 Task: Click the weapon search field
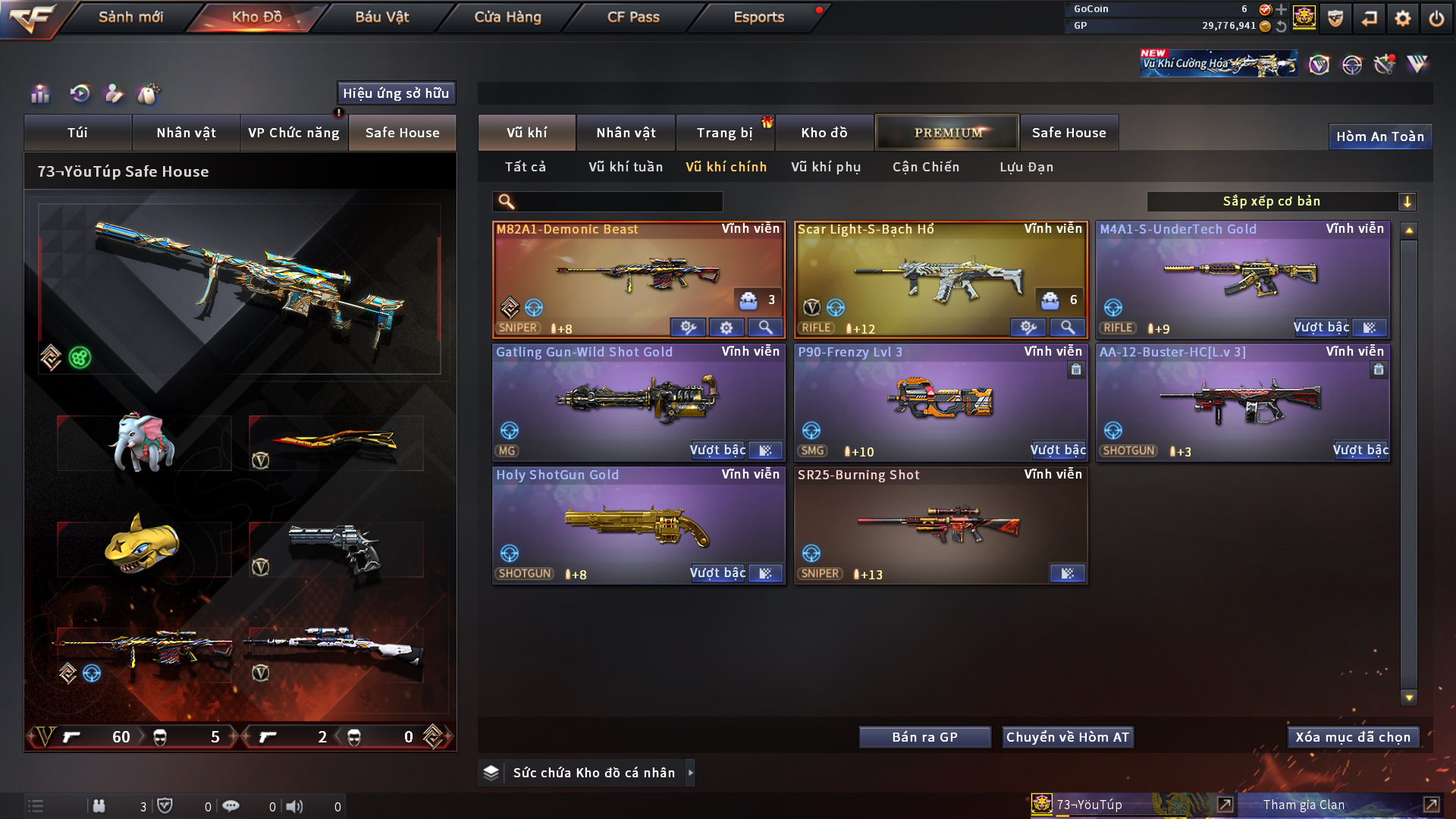point(618,201)
